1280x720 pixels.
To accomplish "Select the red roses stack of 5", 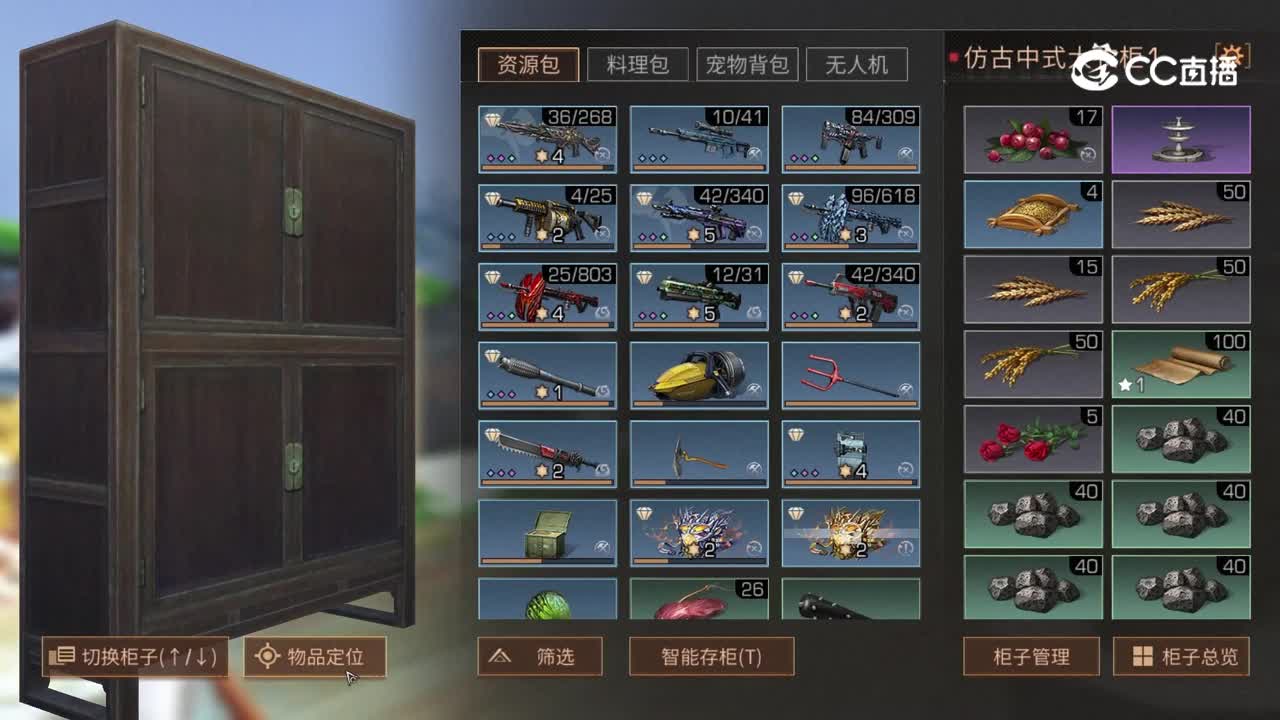I will 1030,440.
